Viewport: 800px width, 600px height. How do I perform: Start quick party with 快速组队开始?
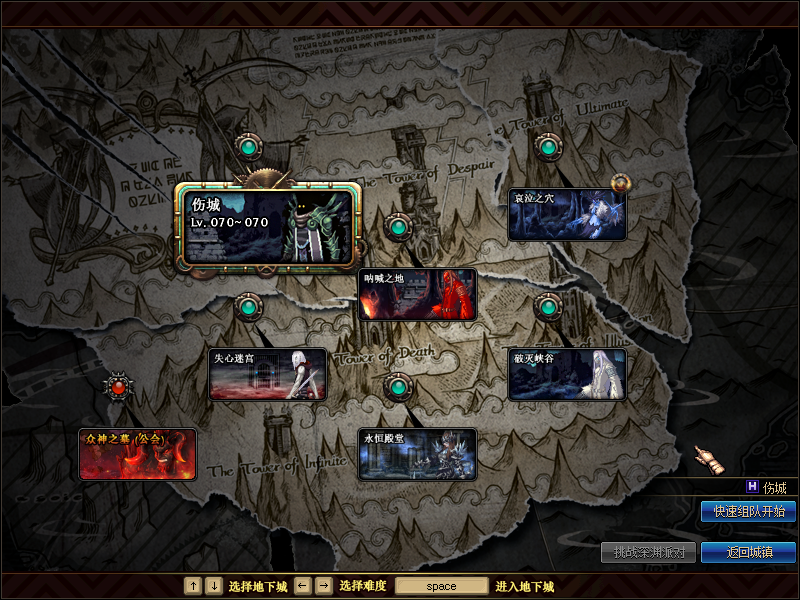(x=748, y=511)
